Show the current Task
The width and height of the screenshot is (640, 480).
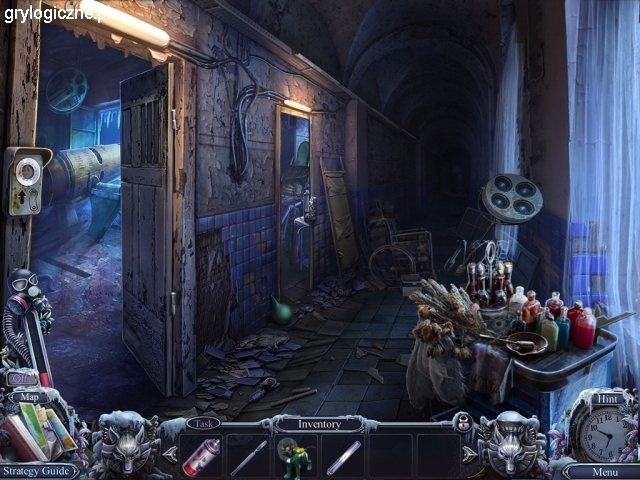[x=204, y=423]
